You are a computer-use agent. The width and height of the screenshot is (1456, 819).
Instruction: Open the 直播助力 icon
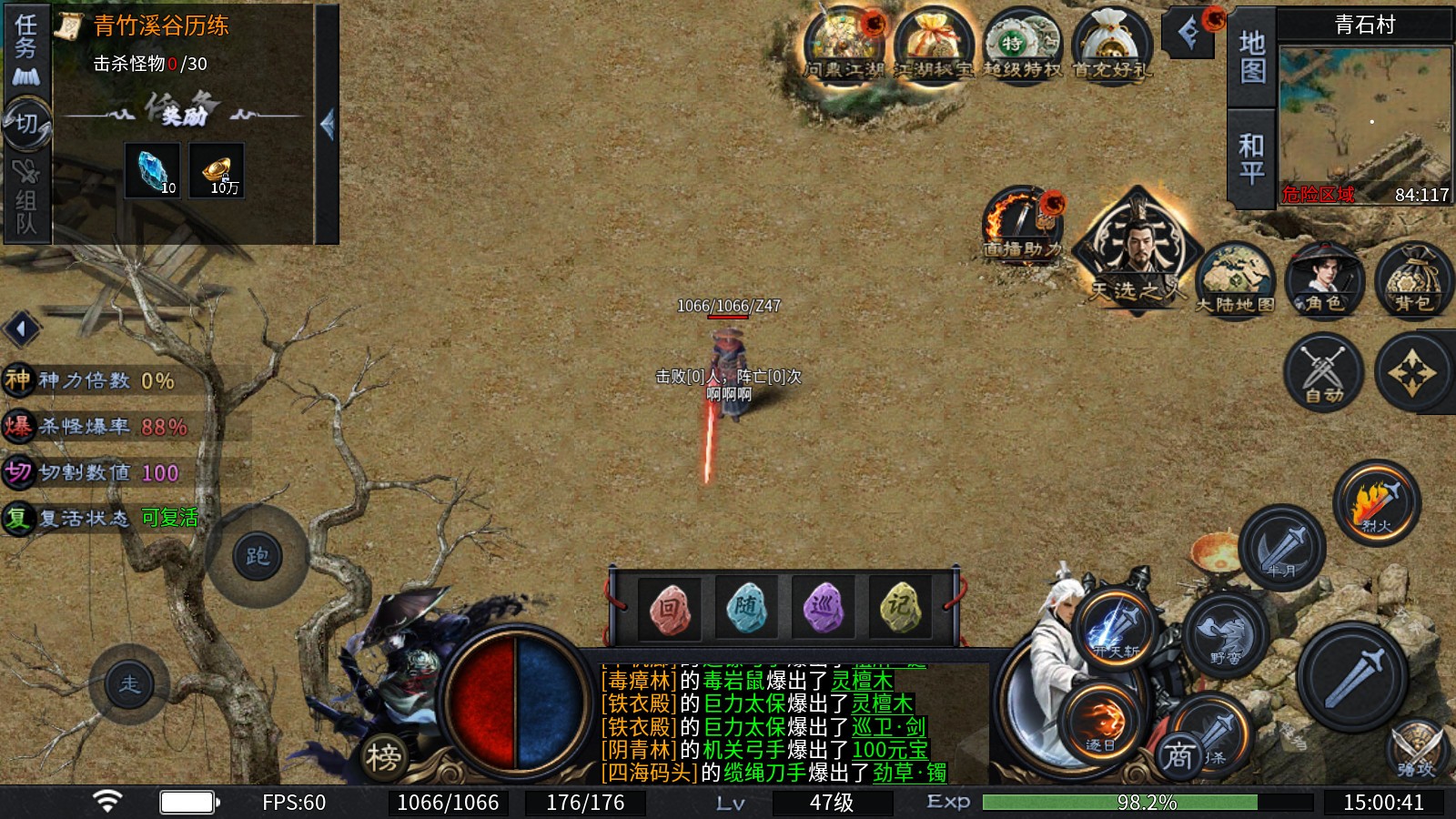pos(1023,224)
